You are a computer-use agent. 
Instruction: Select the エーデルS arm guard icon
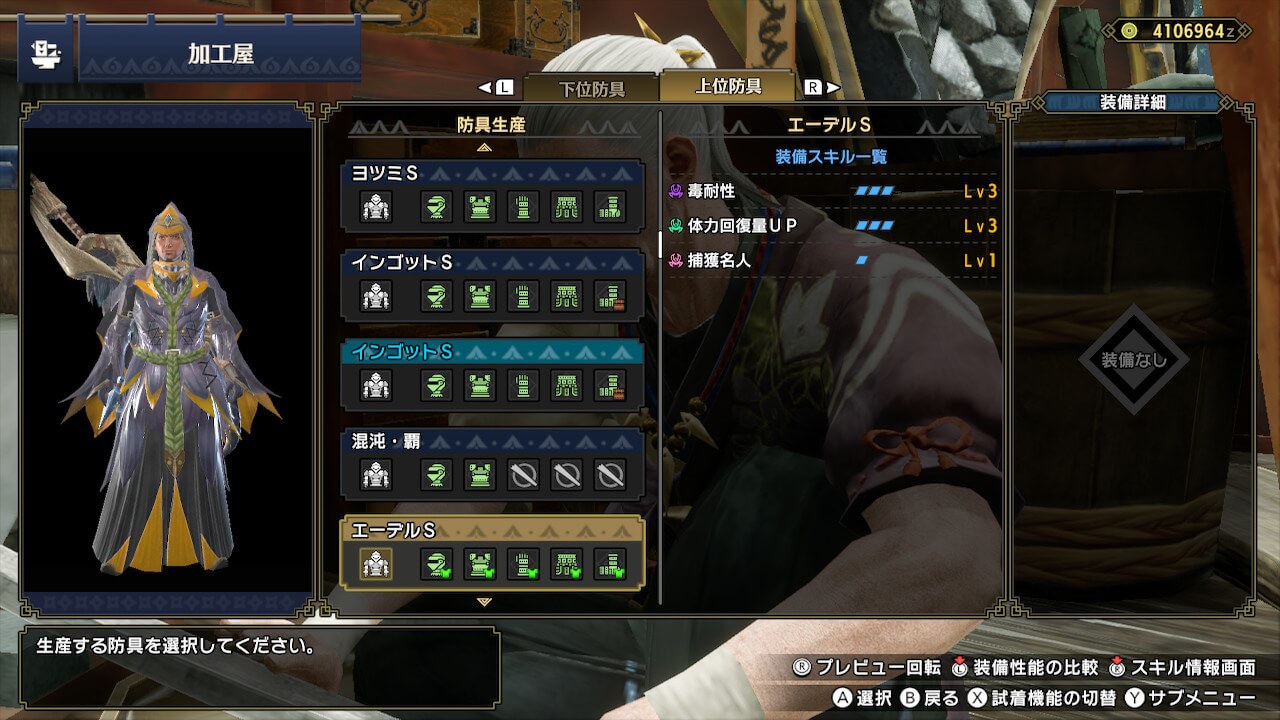pyautogui.click(x=523, y=565)
